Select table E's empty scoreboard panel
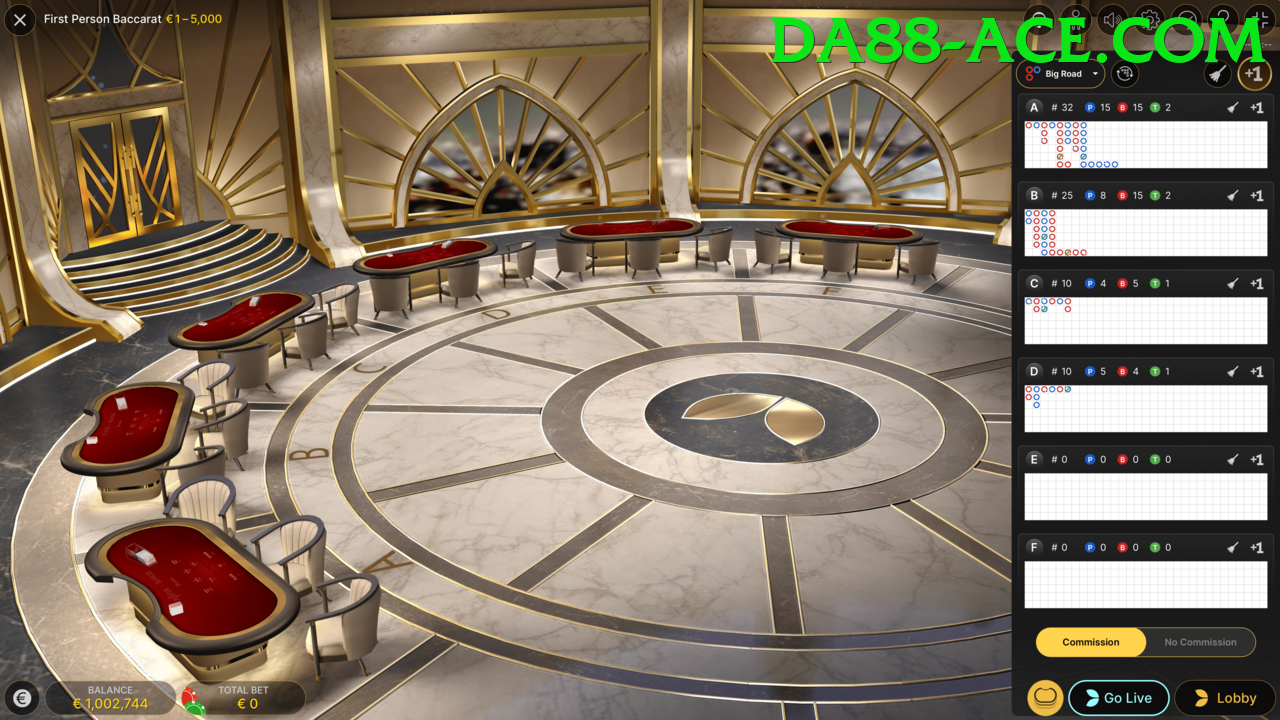This screenshot has height=720, width=1280. tap(1145, 496)
